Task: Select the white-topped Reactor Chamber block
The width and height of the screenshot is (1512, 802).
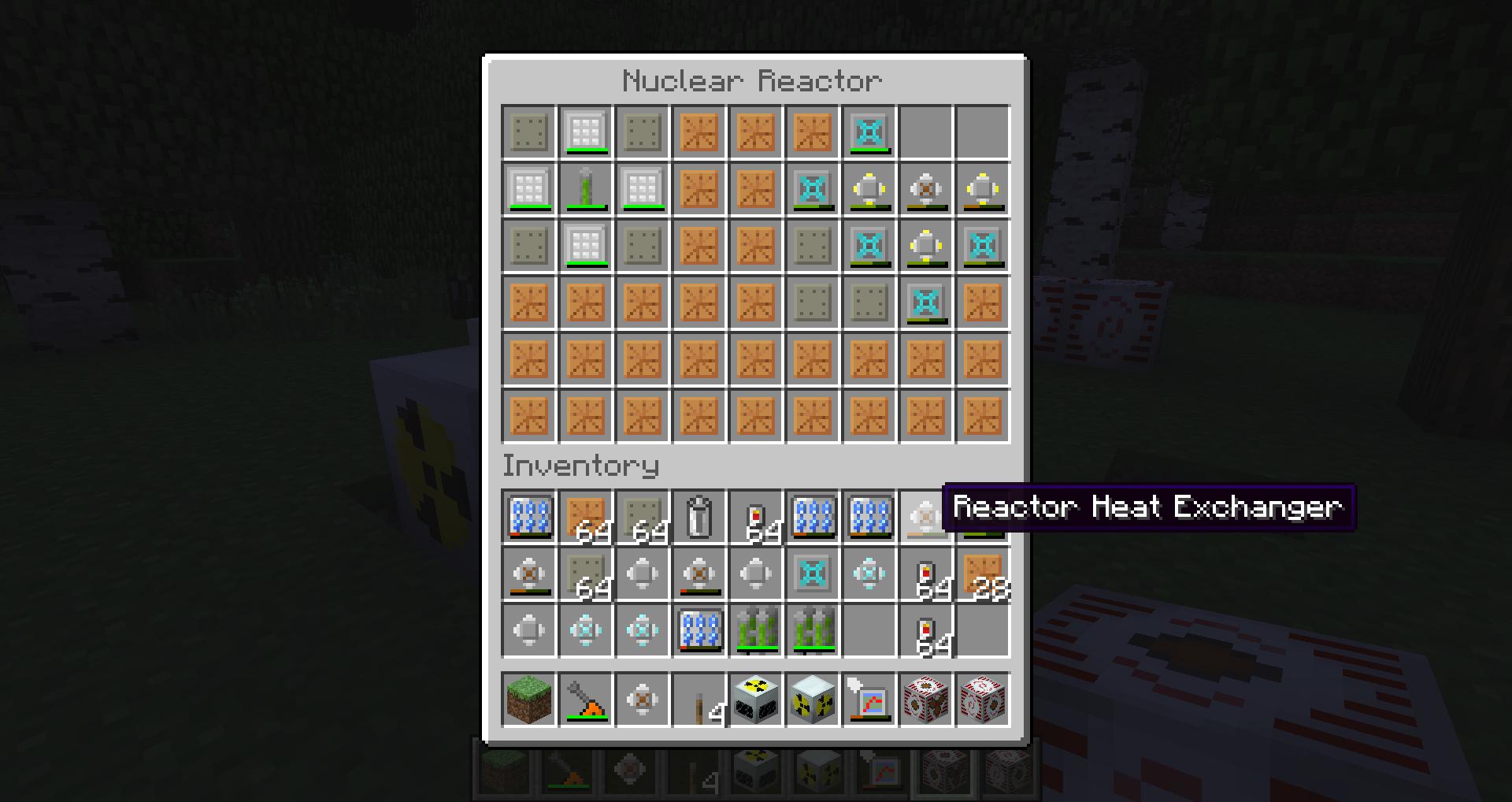Action: tap(812, 700)
